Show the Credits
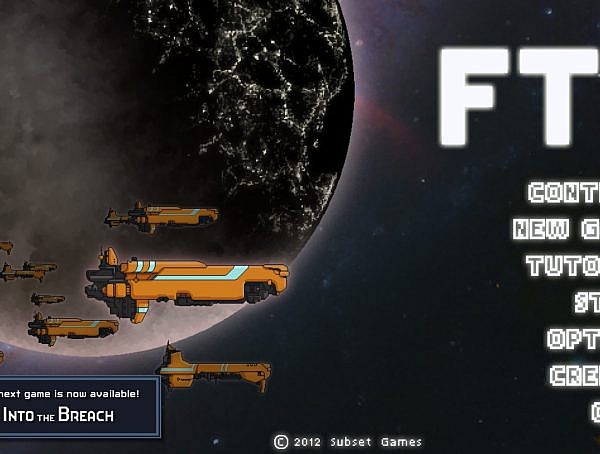 575,376
